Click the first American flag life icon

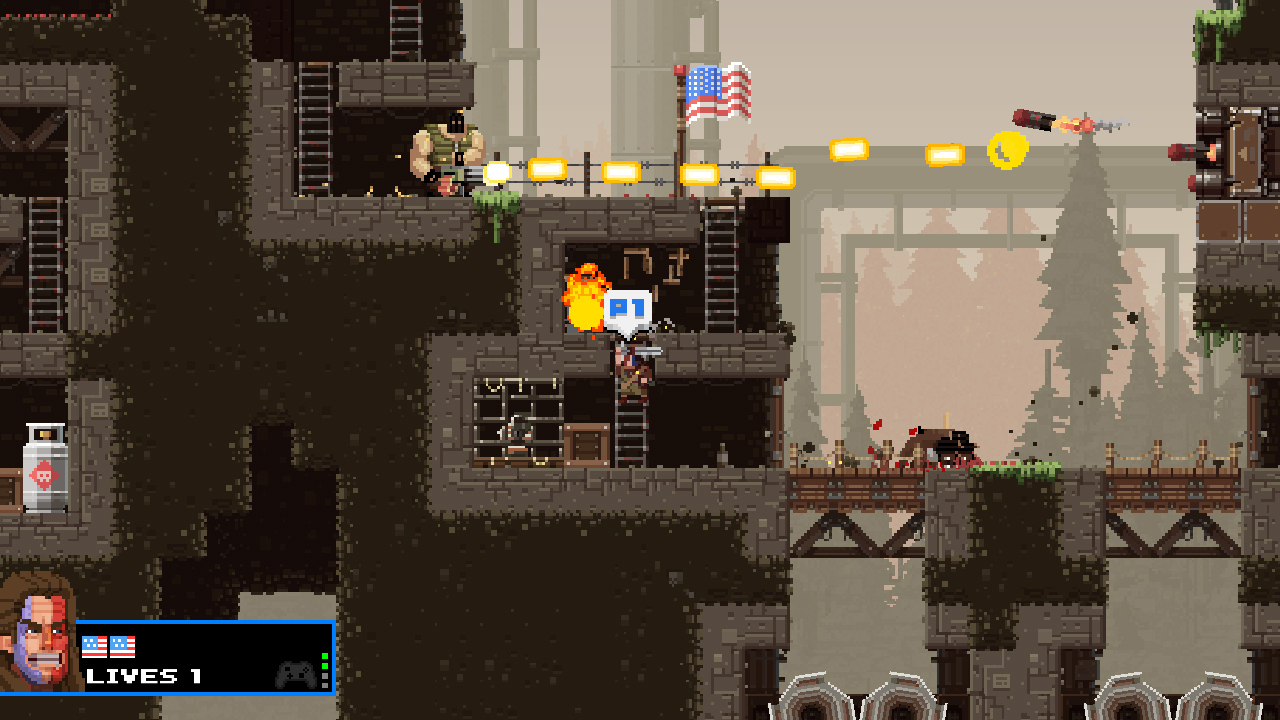(94, 646)
